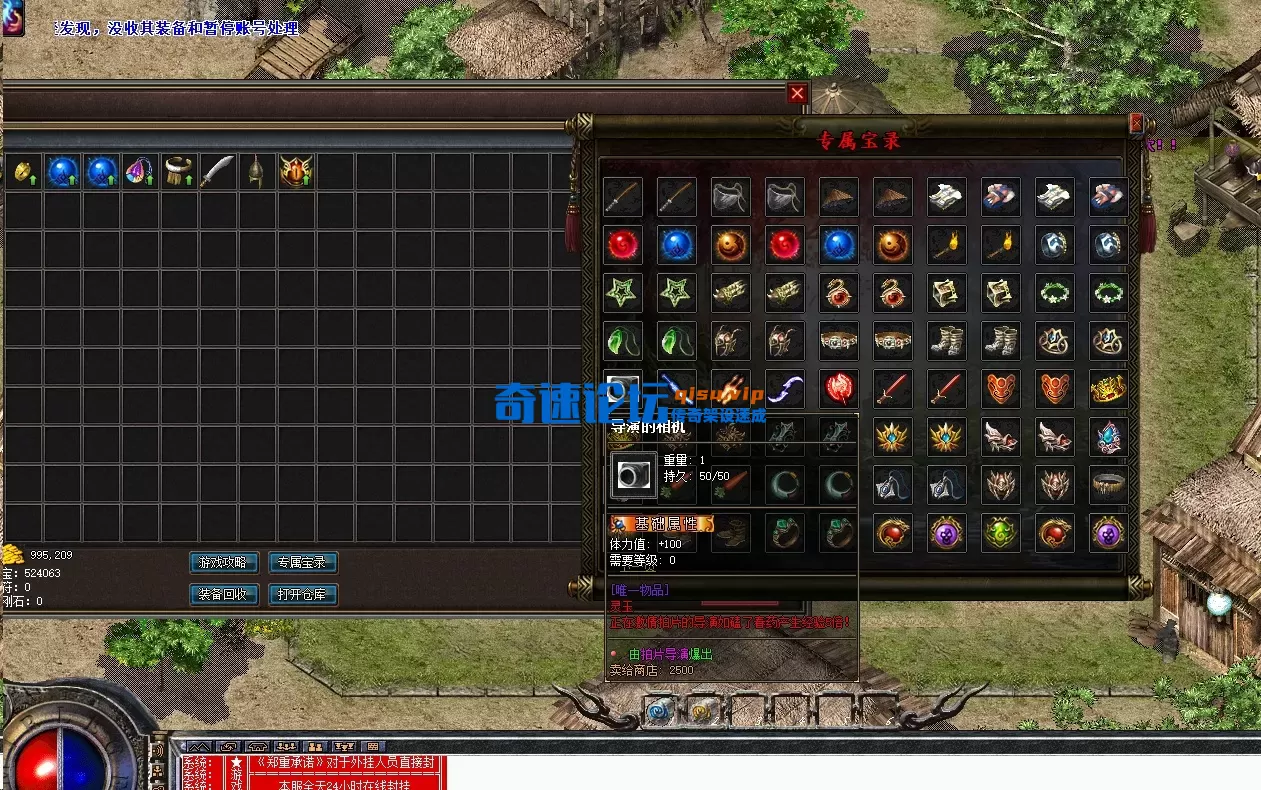Select the purple curved blade in the treasure list
Screen dimensions: 1261x790
pos(784,388)
